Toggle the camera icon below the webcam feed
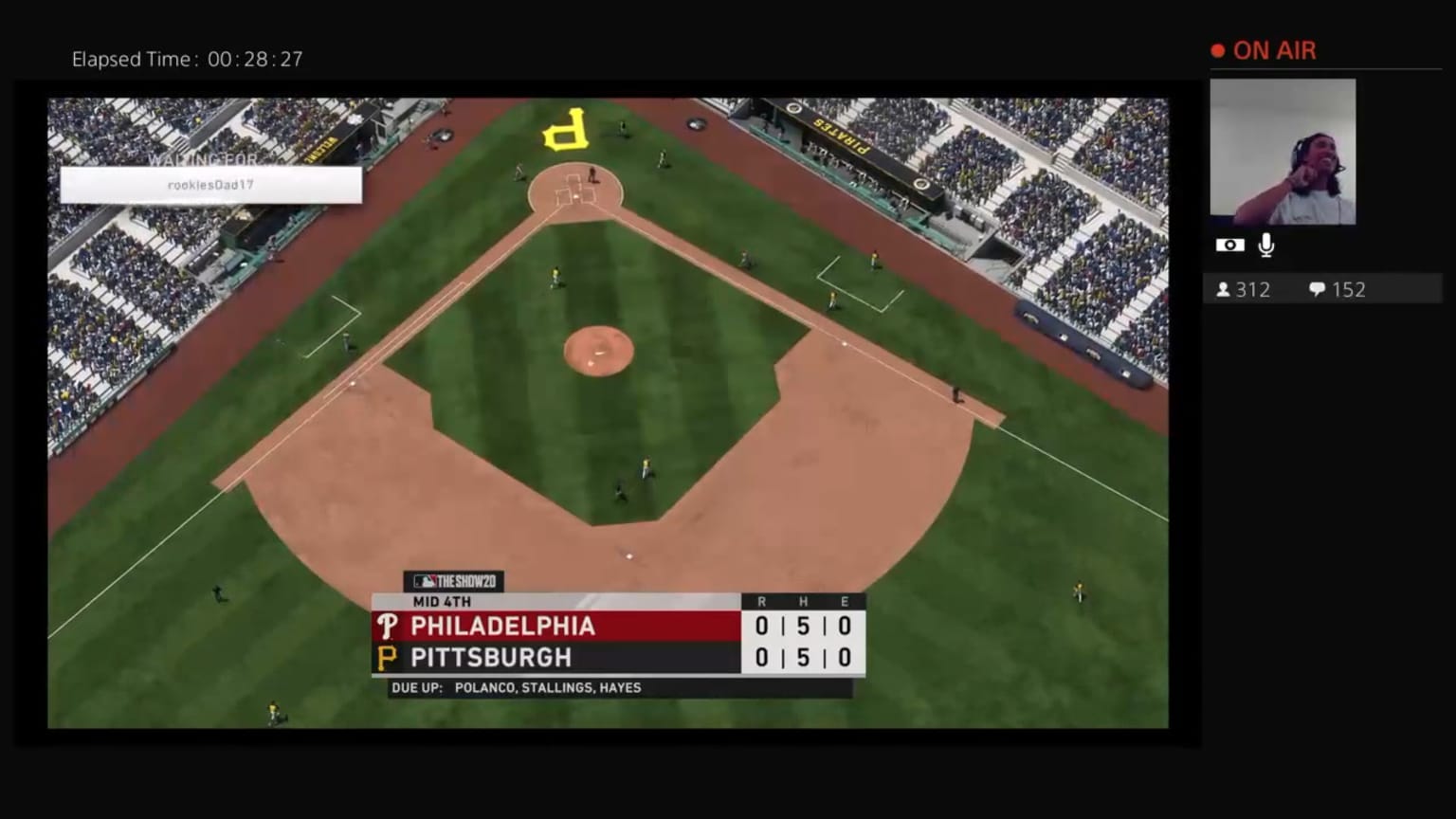This screenshot has height=819, width=1456. click(1229, 244)
